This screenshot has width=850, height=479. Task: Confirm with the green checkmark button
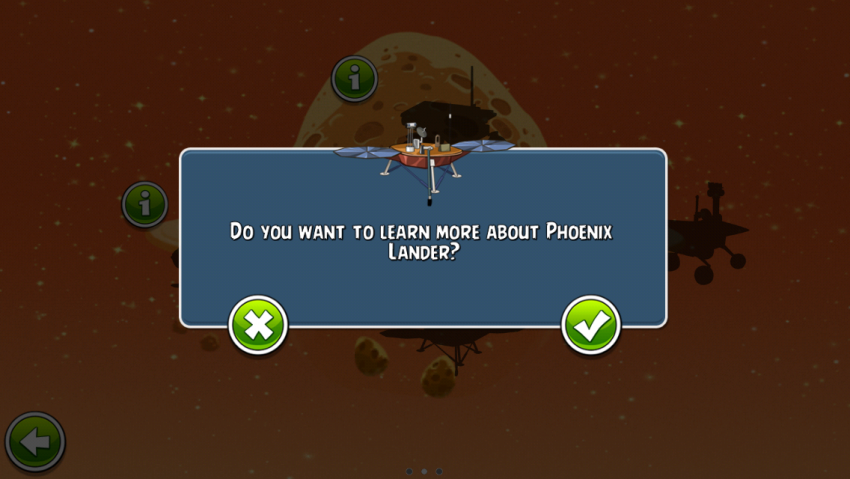point(591,325)
